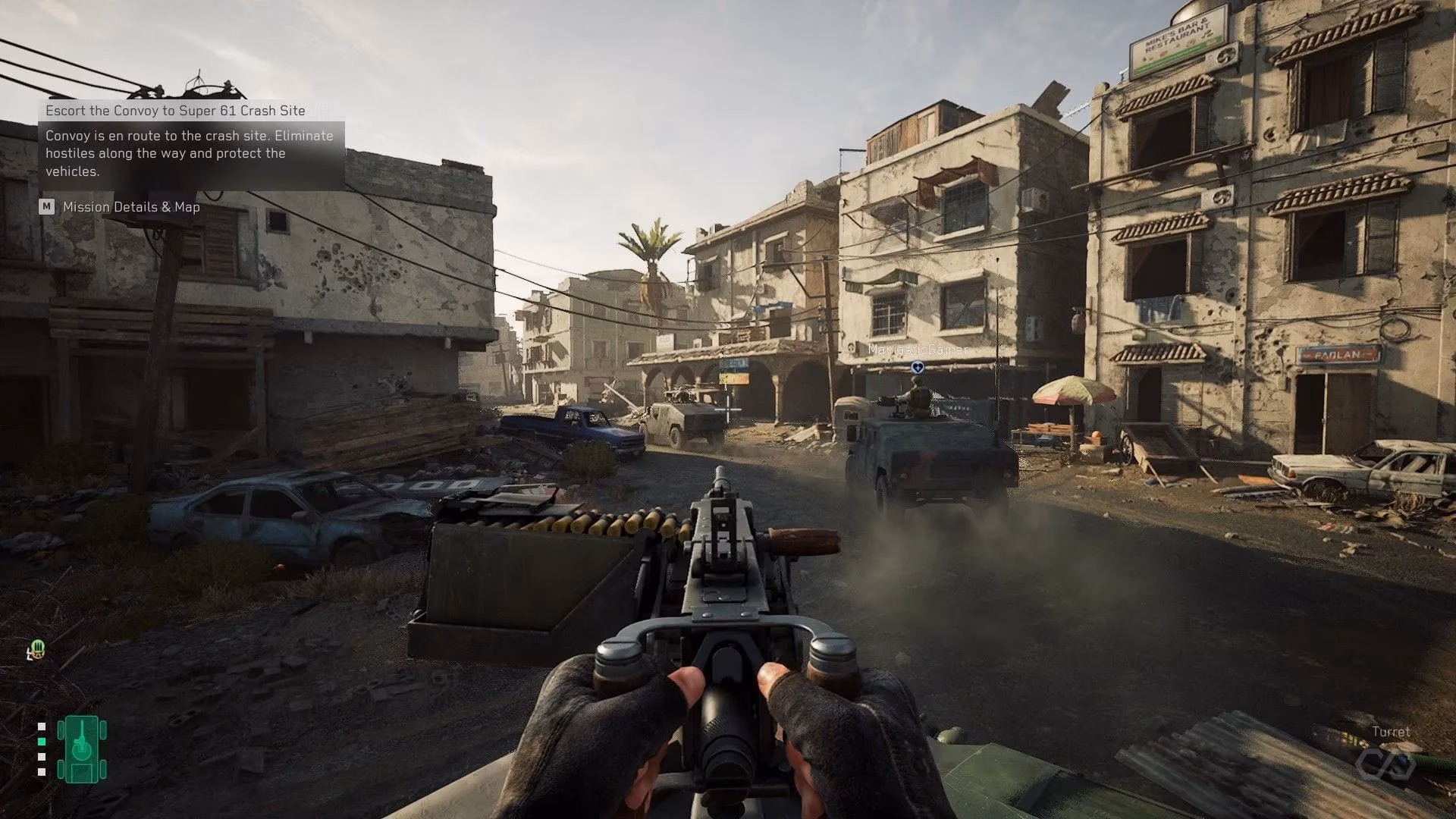1456x819 pixels.
Task: Click the Turret infinite ammo icon
Action: click(x=1385, y=763)
